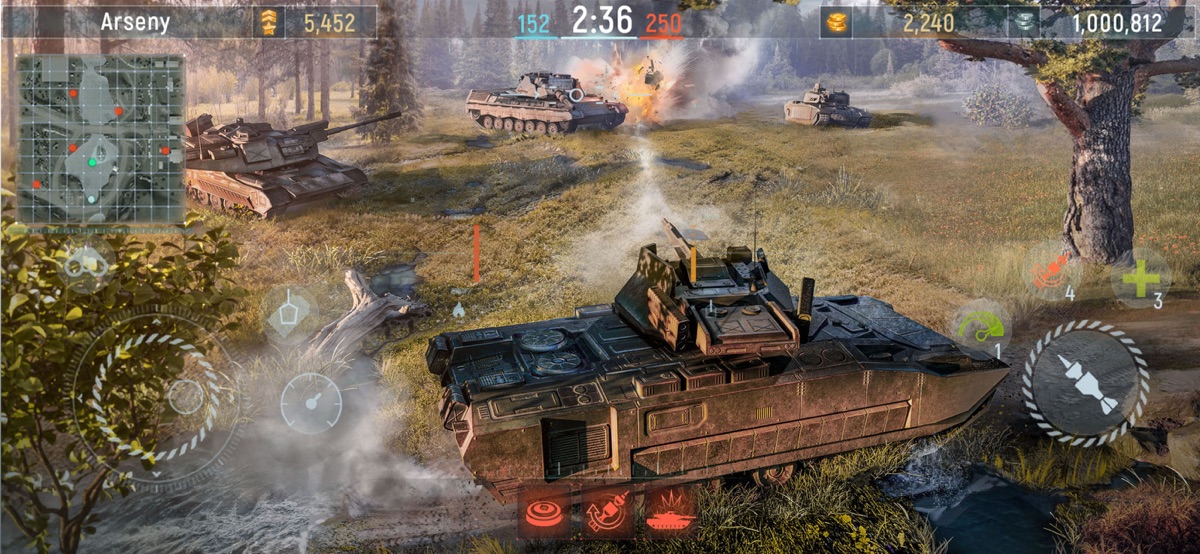1200x554 pixels.
Task: Use the green cross repair kit
Action: (x=1141, y=277)
